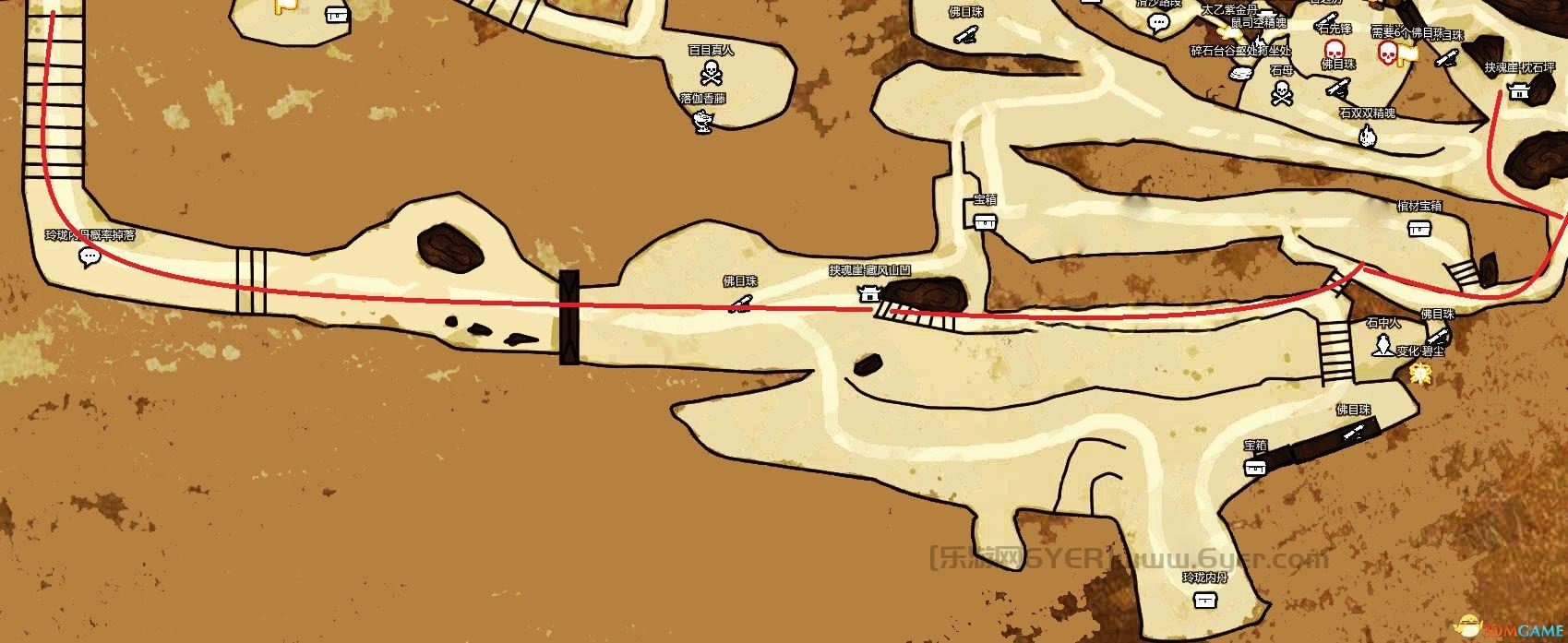
Task: Select the 需要6个佛目珠 red skull boss marker
Action: tap(1386, 54)
